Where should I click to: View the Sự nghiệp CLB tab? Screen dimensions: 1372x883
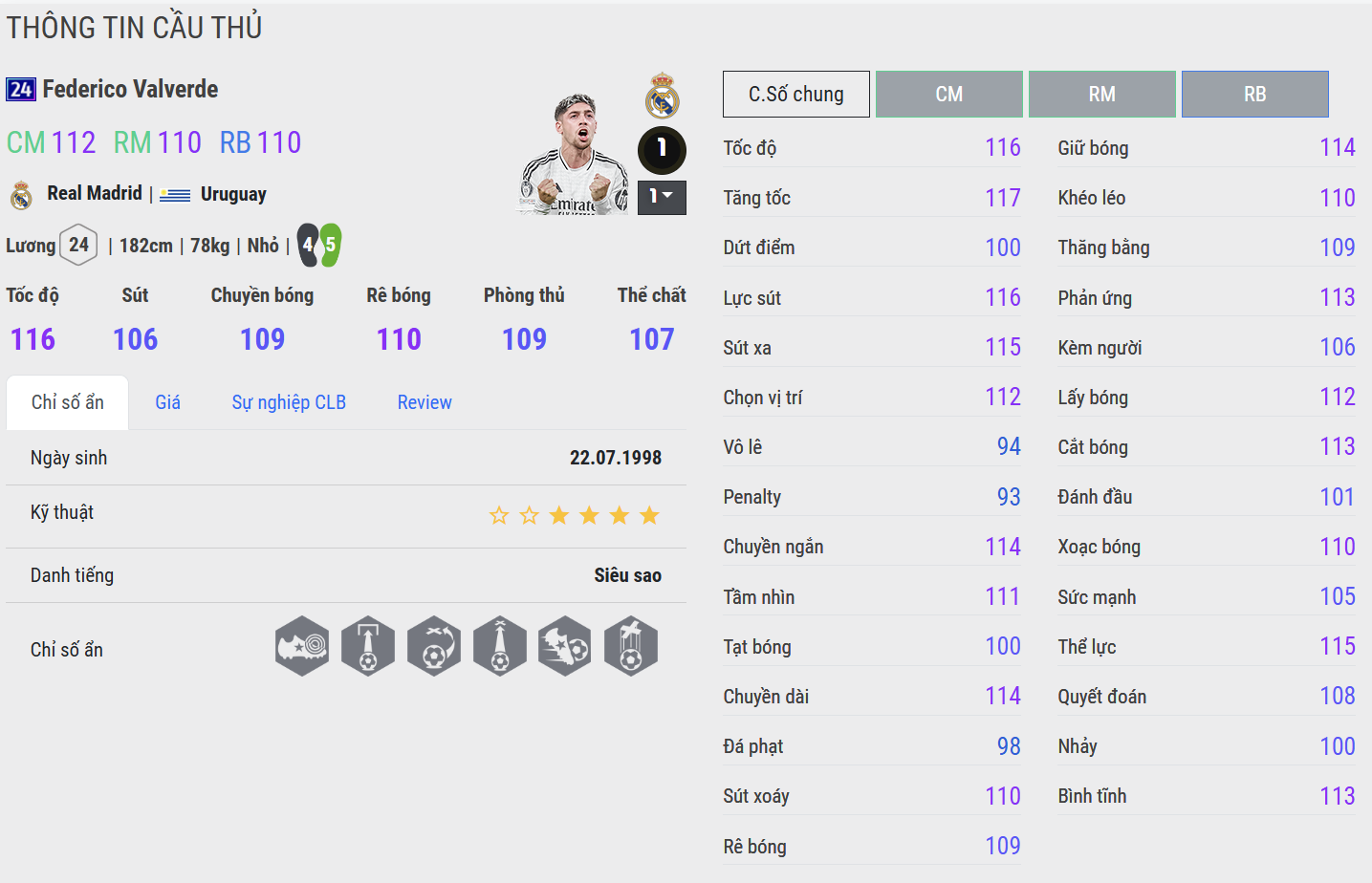(289, 402)
